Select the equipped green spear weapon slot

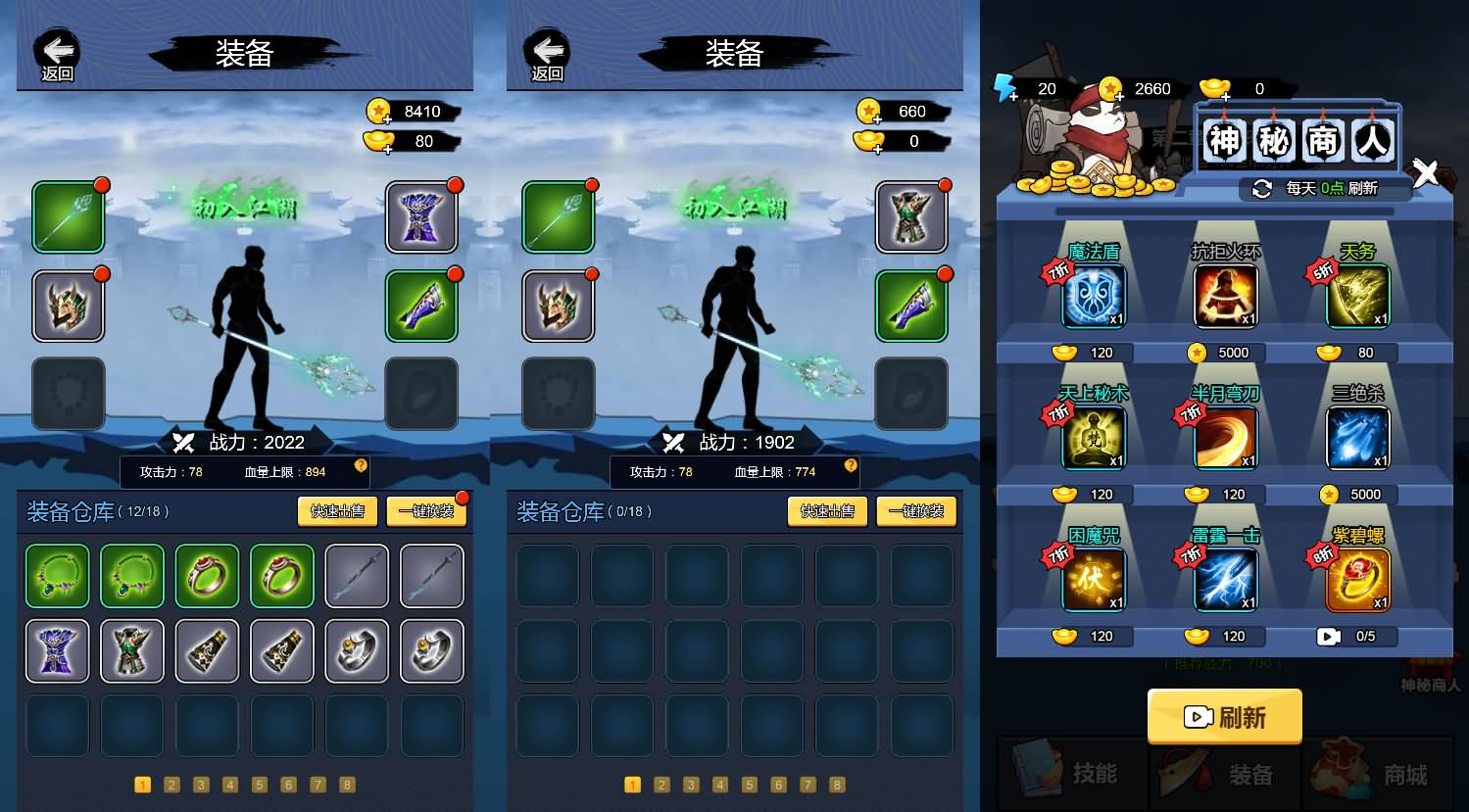click(x=68, y=216)
